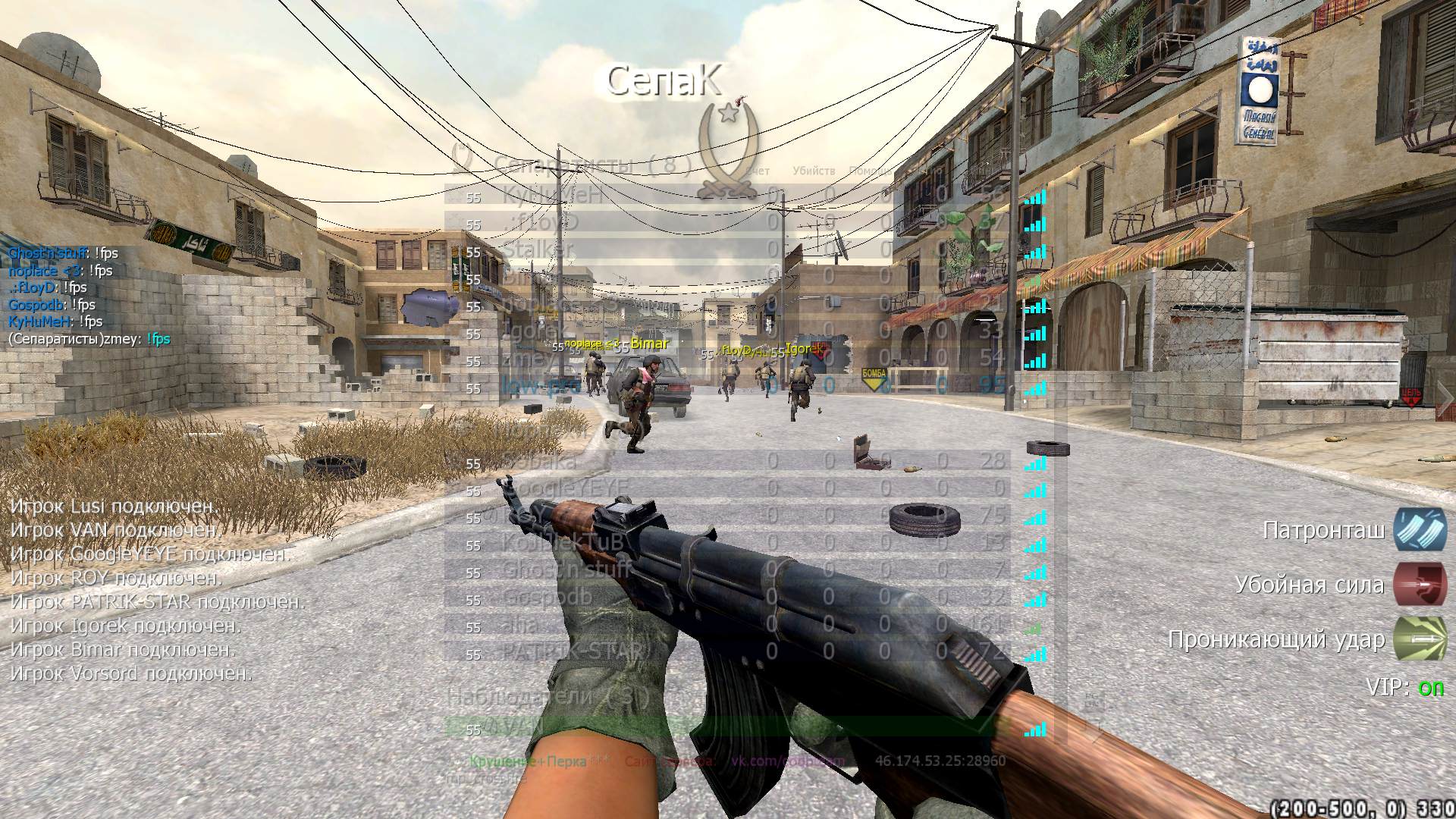
Task: Click the Патронташ perk icon
Action: [x=1420, y=529]
